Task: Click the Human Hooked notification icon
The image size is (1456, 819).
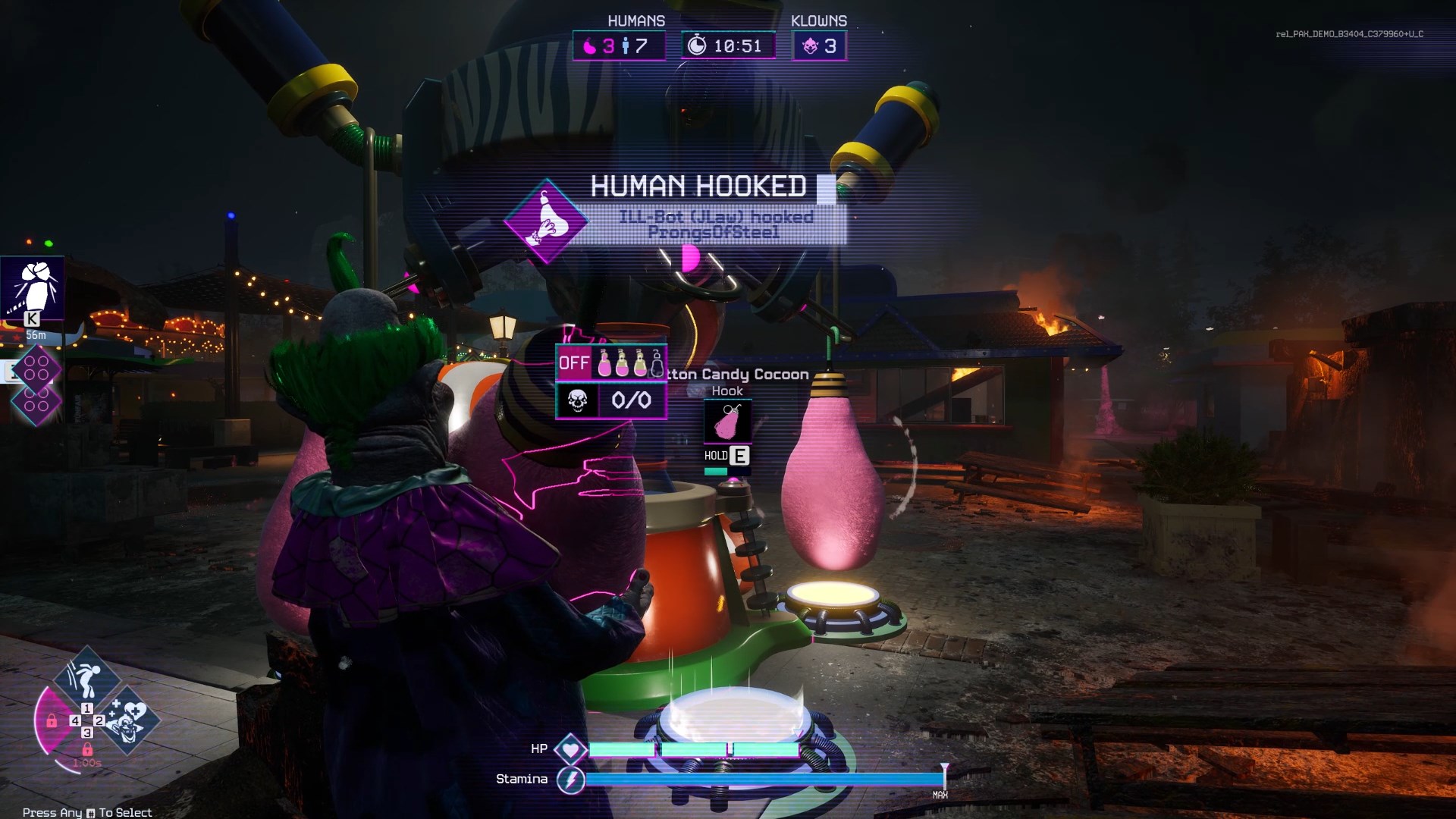Action: point(546,221)
